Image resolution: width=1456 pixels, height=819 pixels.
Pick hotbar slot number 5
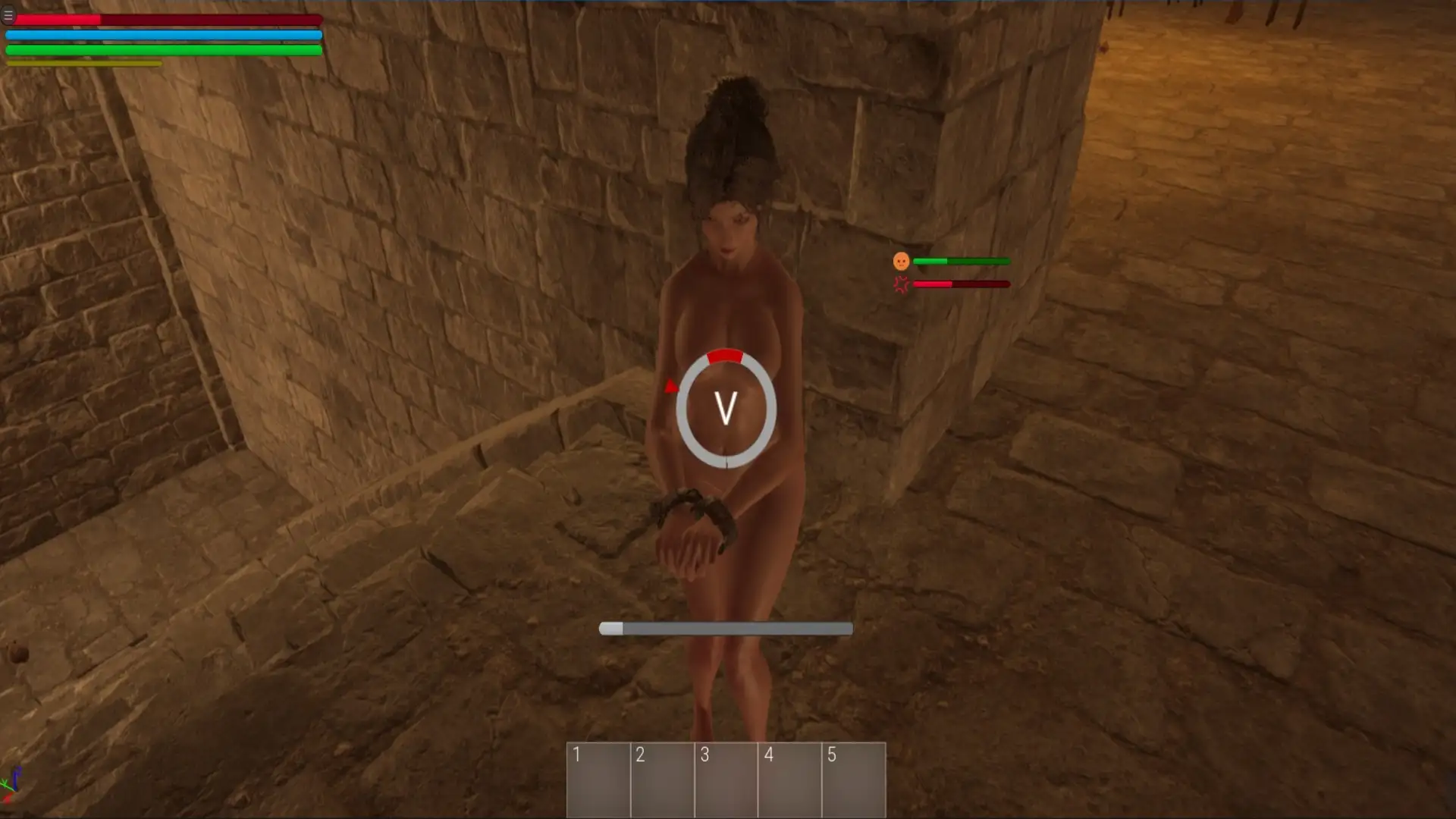click(x=853, y=779)
